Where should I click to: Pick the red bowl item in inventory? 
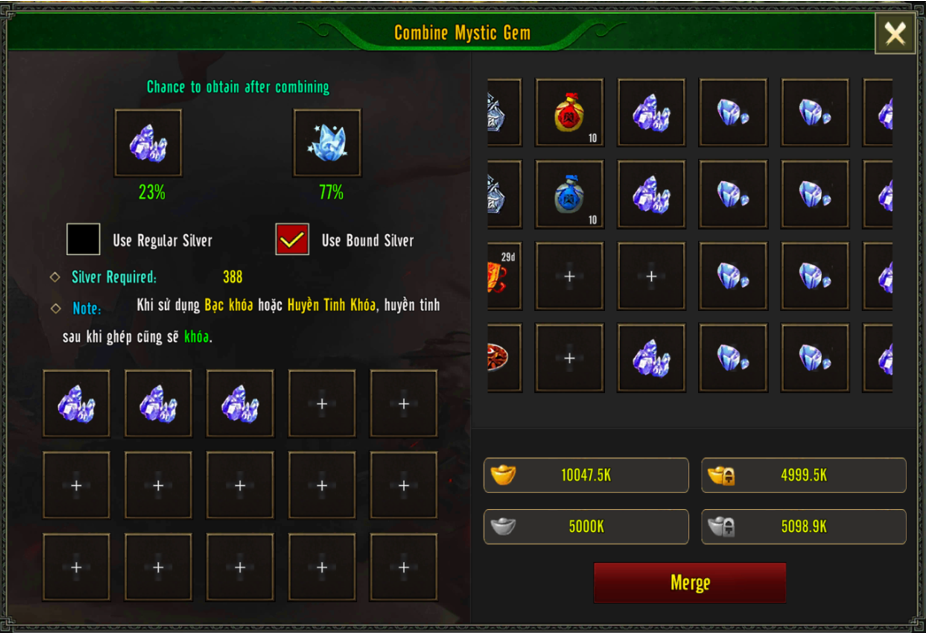pos(504,357)
